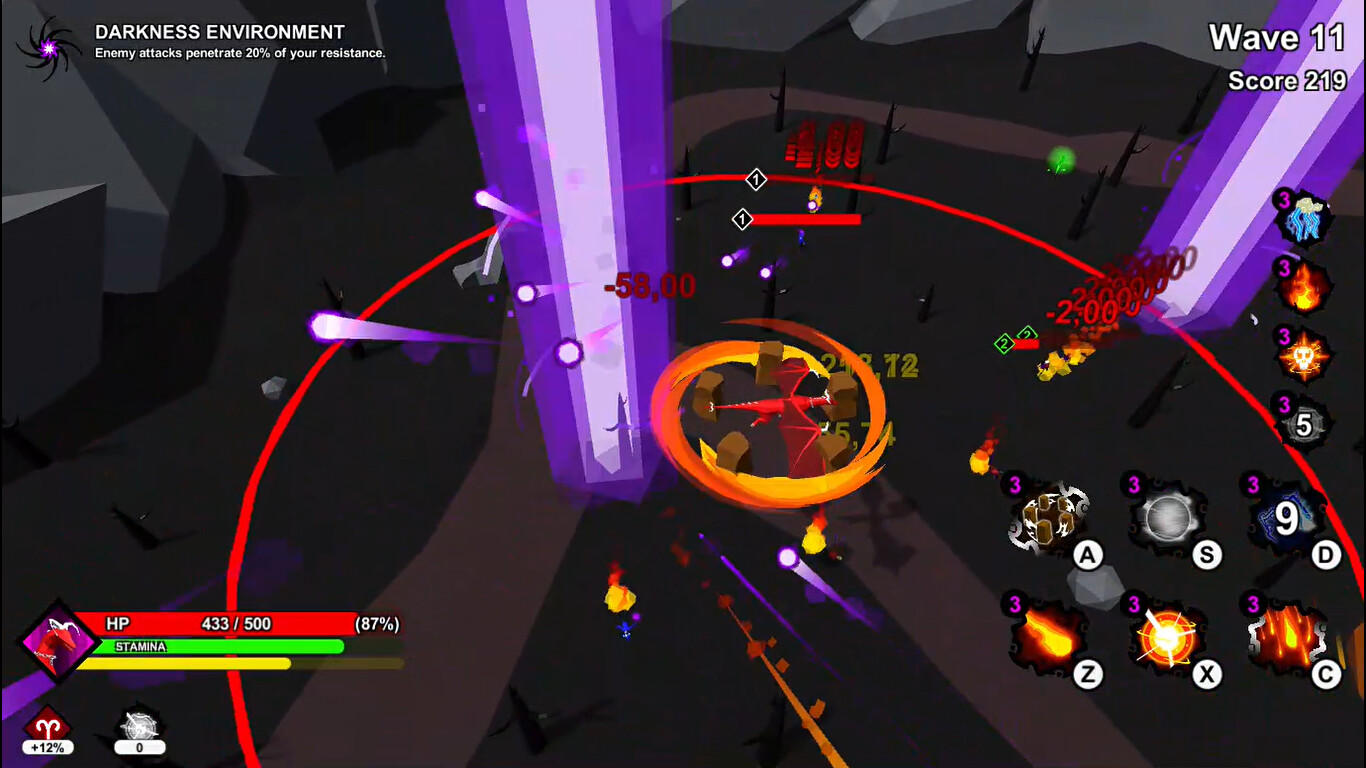Use the D skill showing 9 charges

click(1284, 517)
